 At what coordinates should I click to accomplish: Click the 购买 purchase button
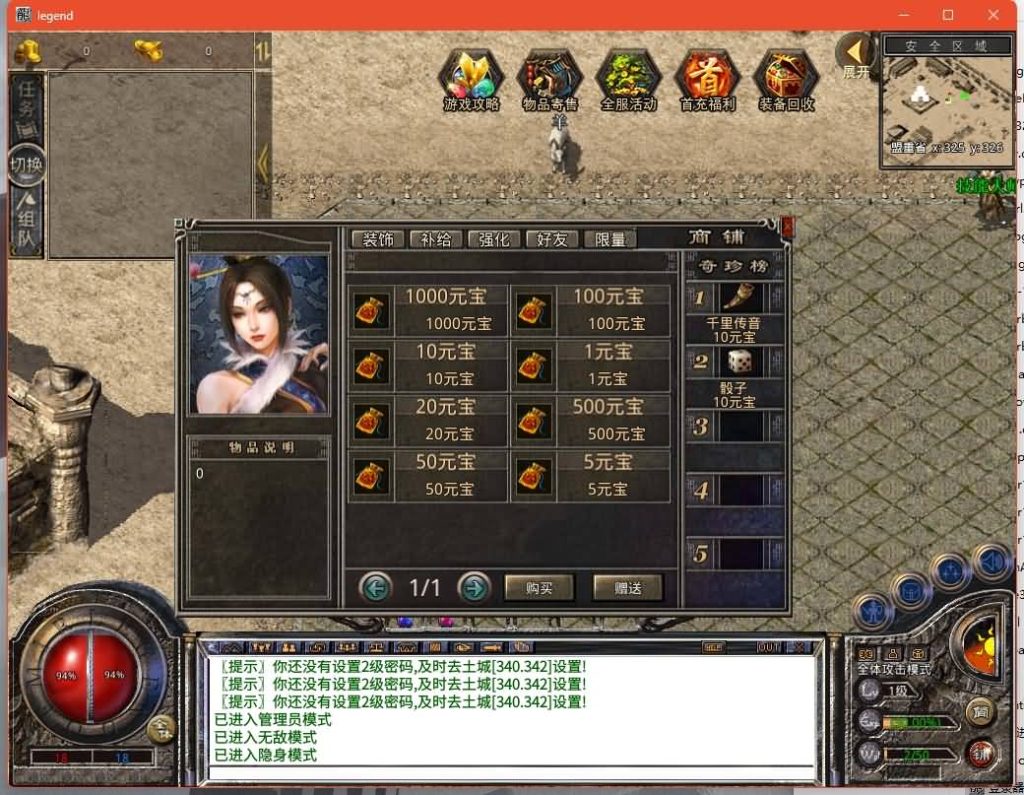(539, 588)
